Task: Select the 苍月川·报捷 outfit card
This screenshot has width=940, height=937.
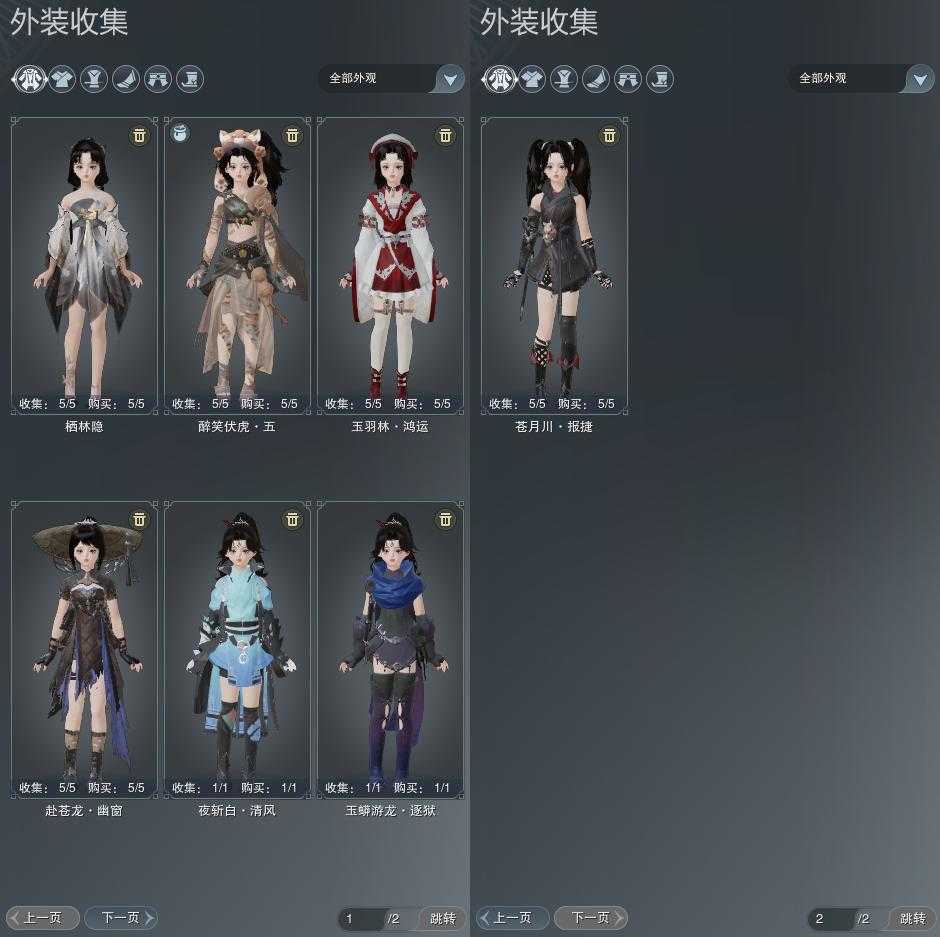Action: (x=554, y=265)
